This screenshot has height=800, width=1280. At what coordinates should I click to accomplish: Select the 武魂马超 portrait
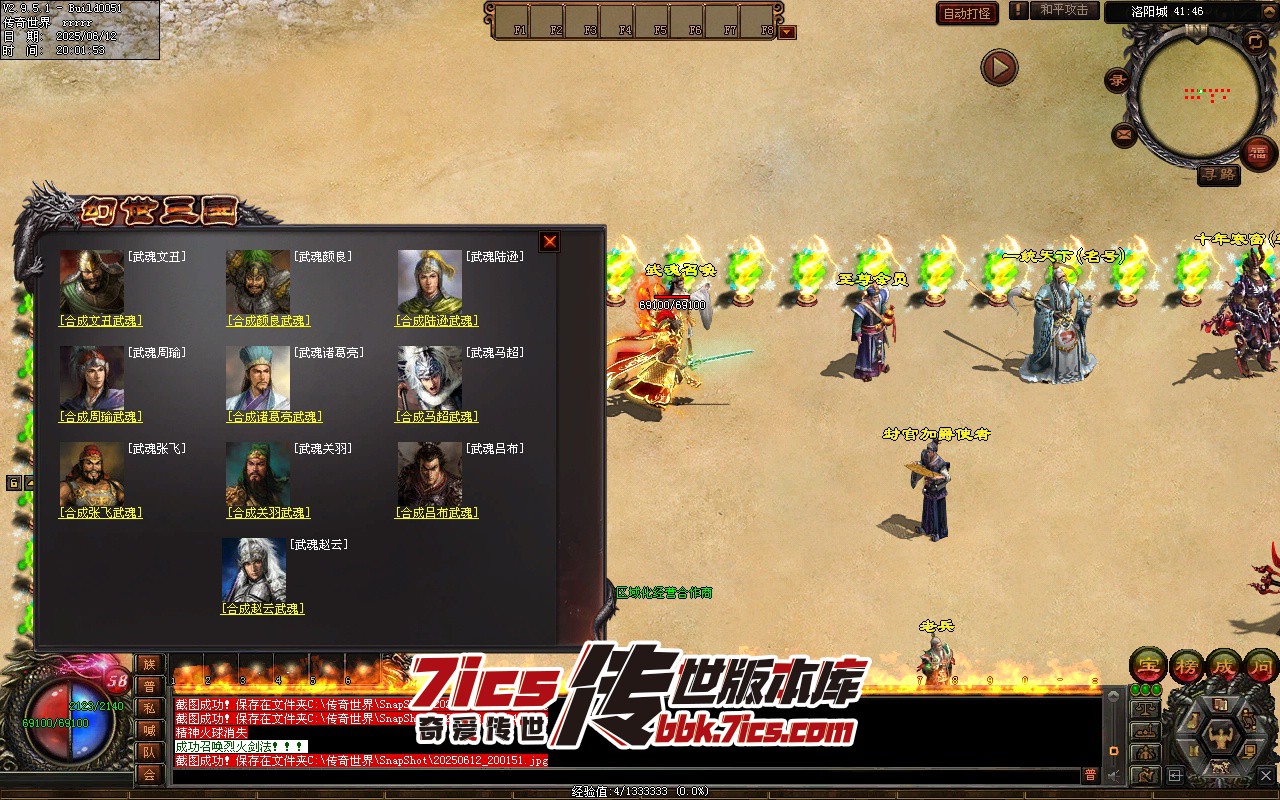point(429,379)
